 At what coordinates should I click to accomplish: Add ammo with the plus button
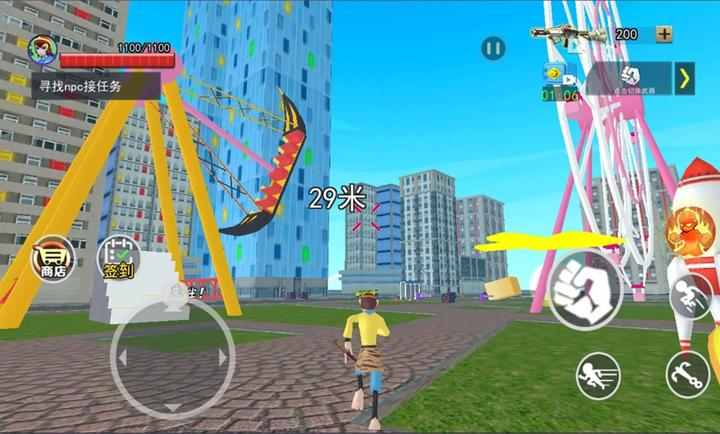click(x=664, y=34)
